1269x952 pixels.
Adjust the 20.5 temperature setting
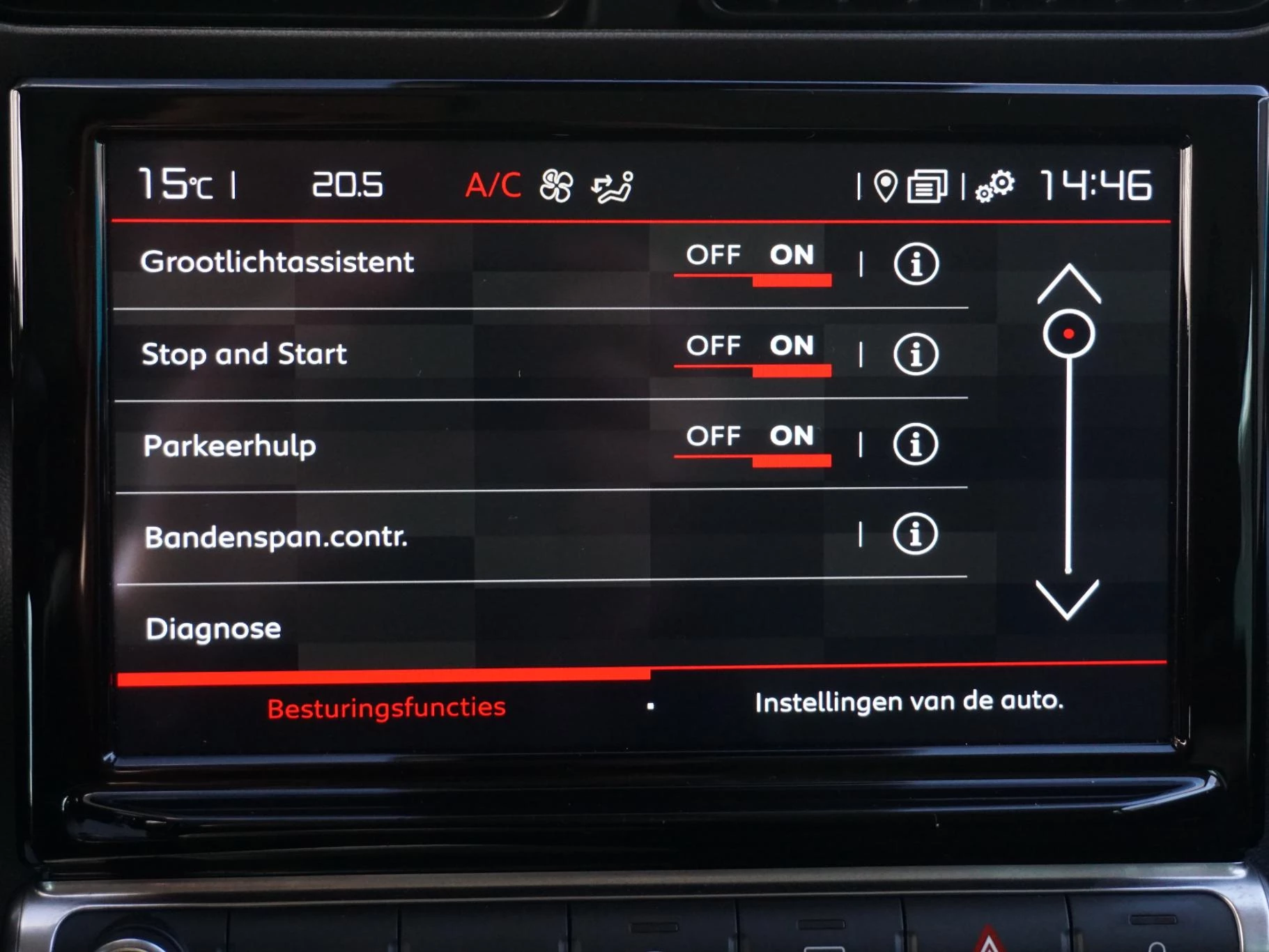(347, 183)
